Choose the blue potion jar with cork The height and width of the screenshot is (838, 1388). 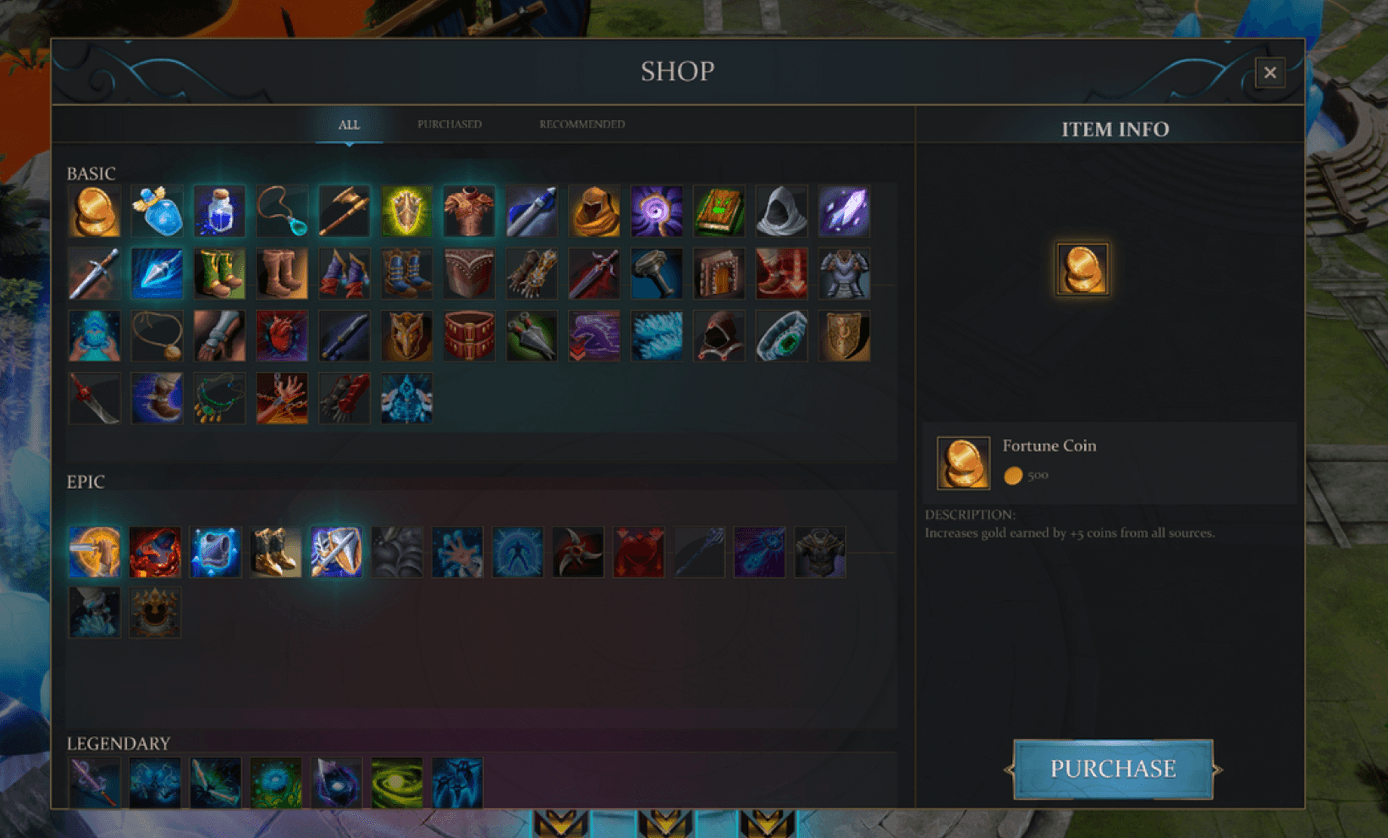(220, 212)
